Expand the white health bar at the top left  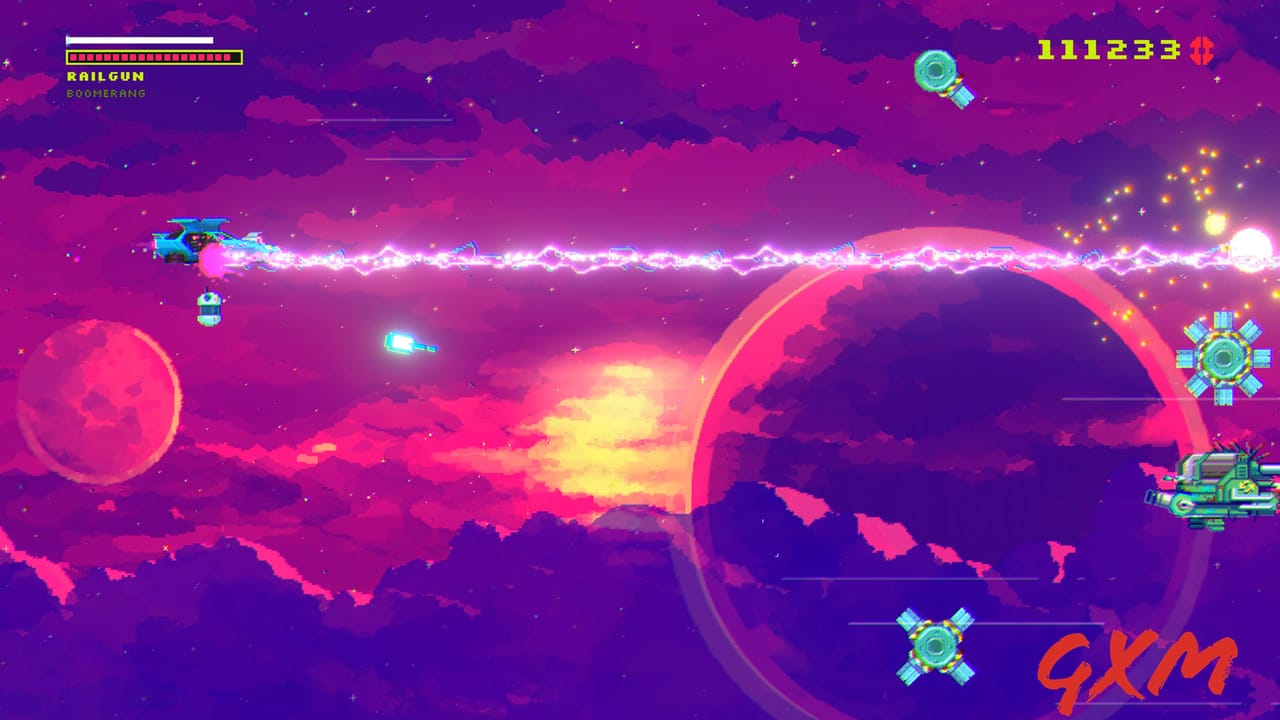click(x=139, y=39)
